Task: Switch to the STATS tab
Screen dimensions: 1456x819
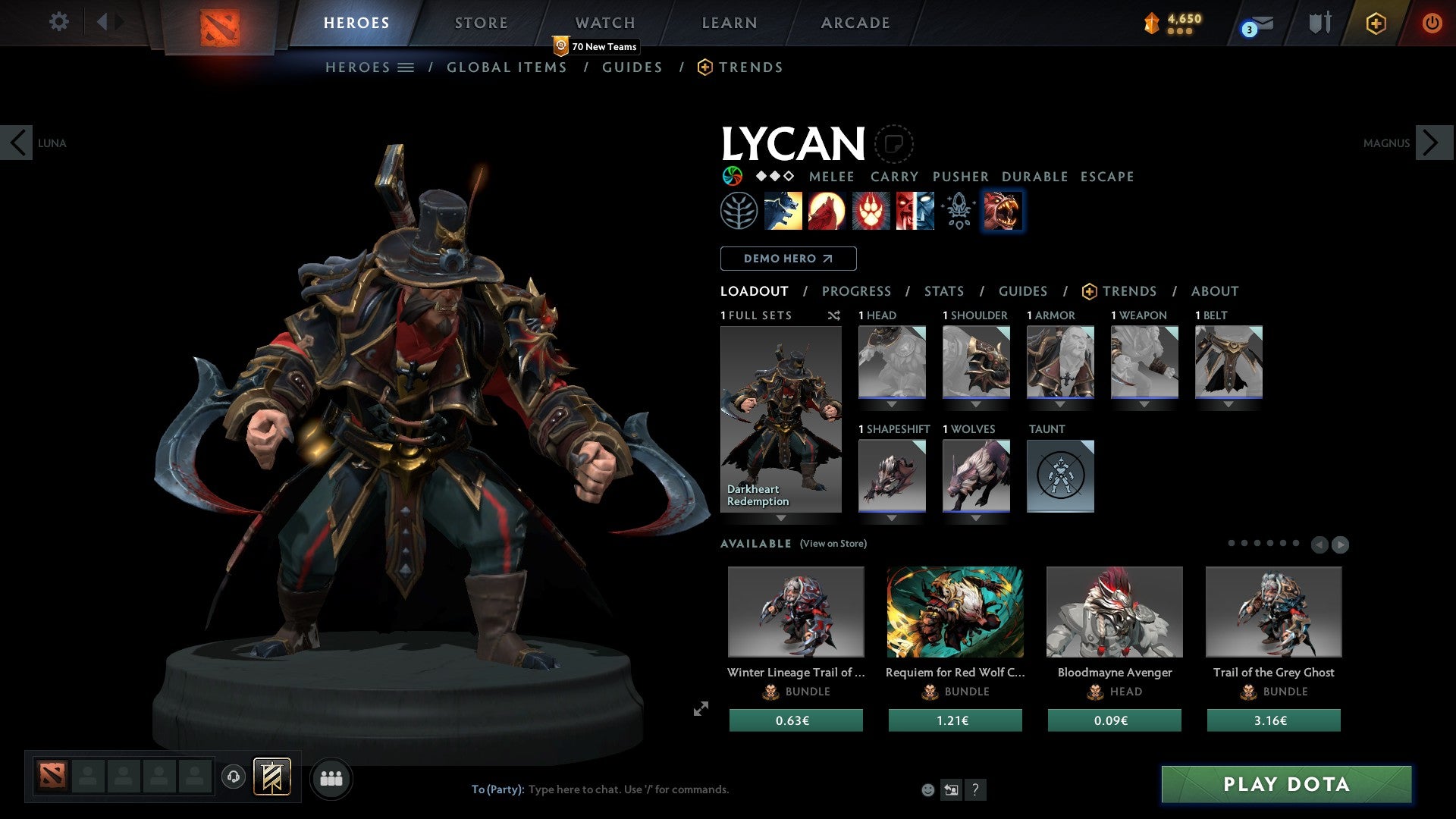Action: point(943,290)
